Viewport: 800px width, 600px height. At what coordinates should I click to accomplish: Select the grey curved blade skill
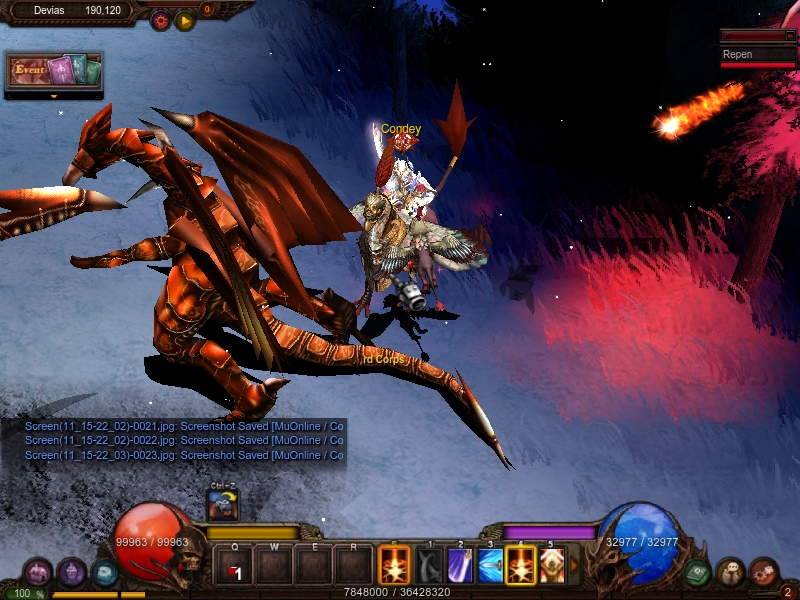coord(430,566)
